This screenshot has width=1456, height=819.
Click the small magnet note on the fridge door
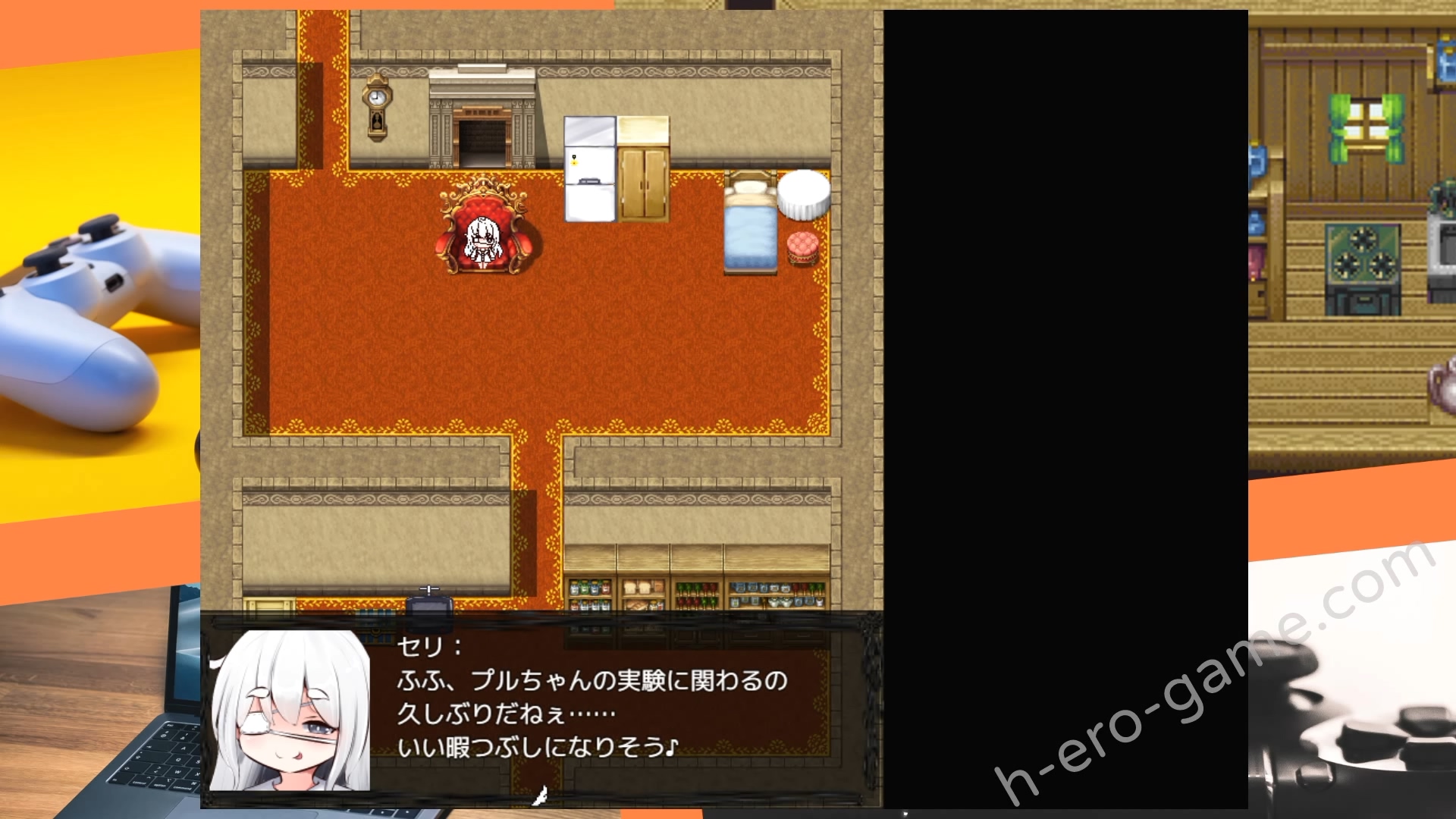(574, 161)
